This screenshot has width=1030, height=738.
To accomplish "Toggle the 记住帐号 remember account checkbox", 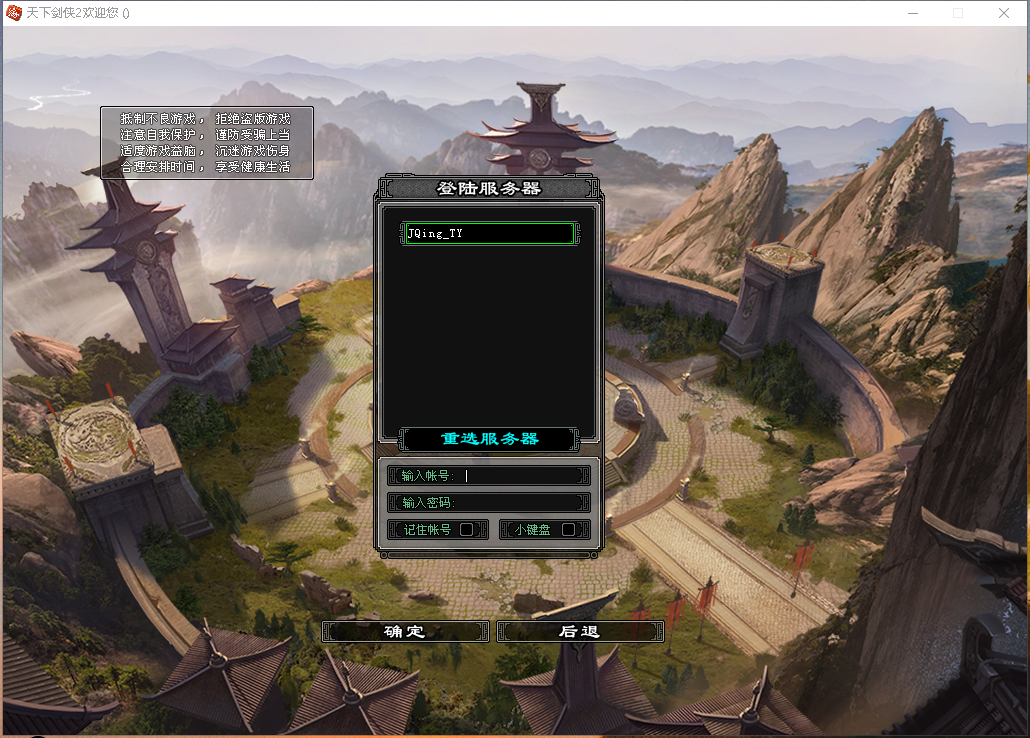I will (x=466, y=530).
